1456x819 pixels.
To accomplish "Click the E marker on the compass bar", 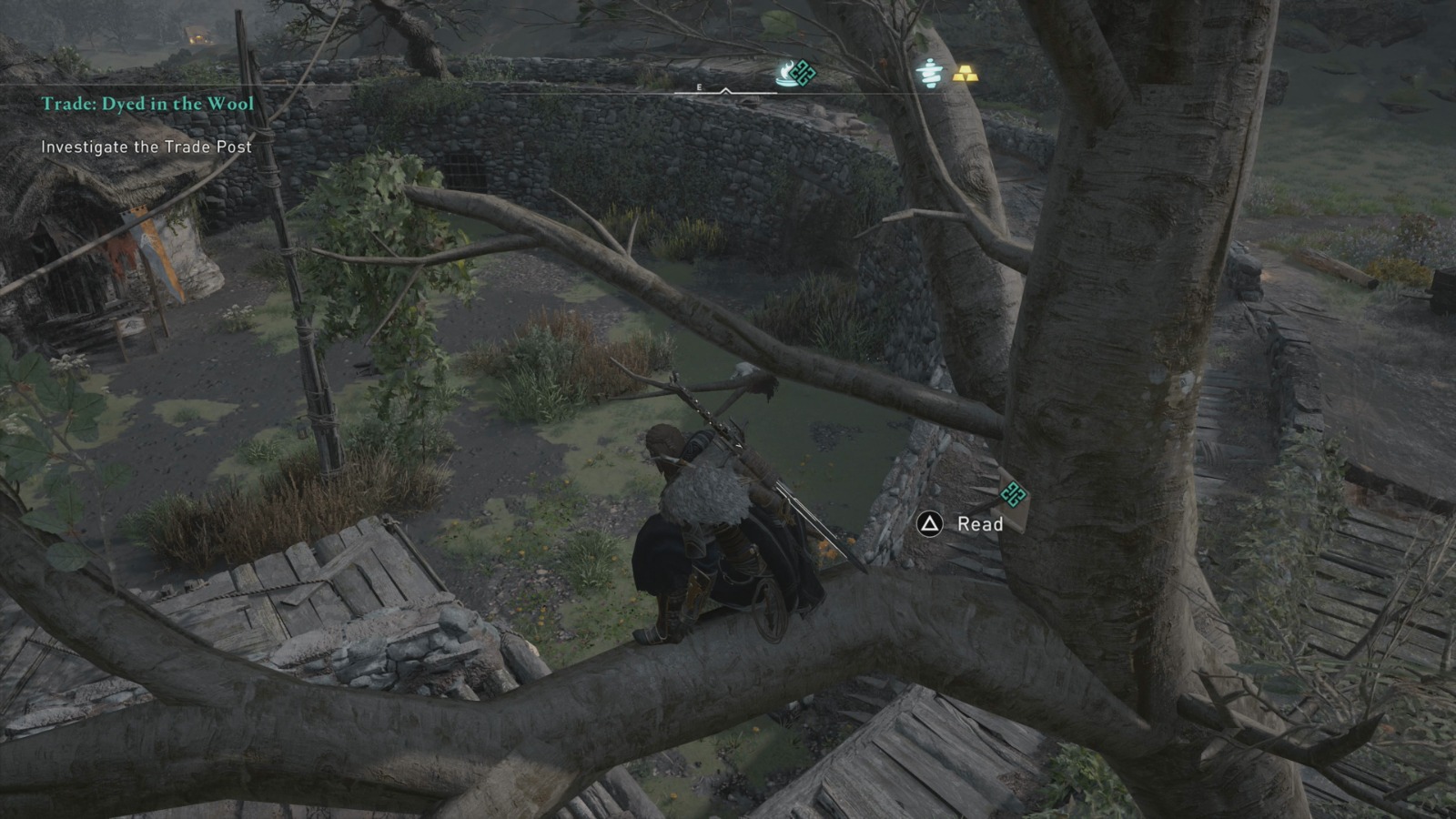I will tap(699, 87).
